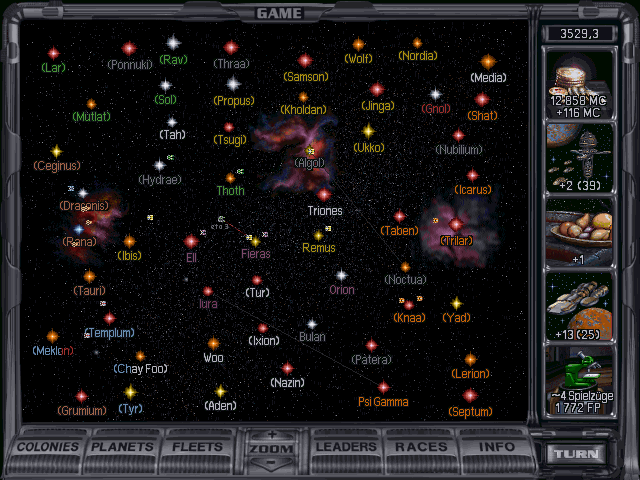Open the Colonies screen
640x480 pixels.
[49, 446]
